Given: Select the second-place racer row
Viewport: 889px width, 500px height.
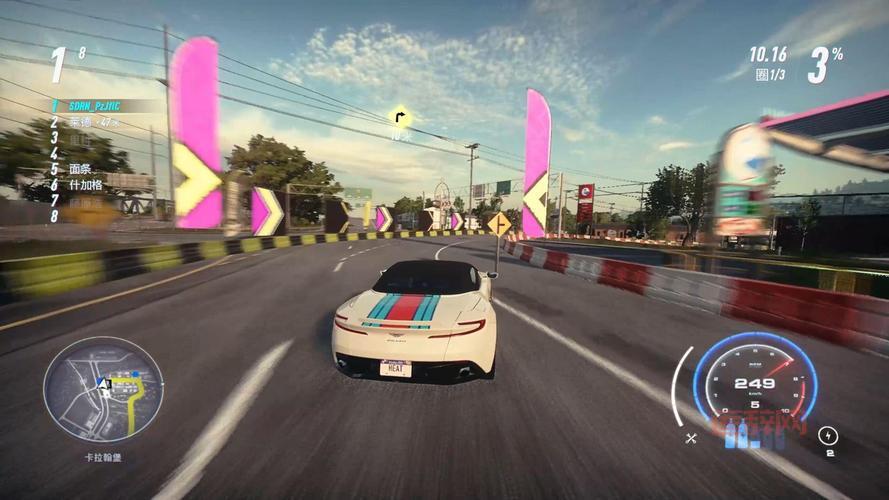Looking at the screenshot, I should [93, 122].
